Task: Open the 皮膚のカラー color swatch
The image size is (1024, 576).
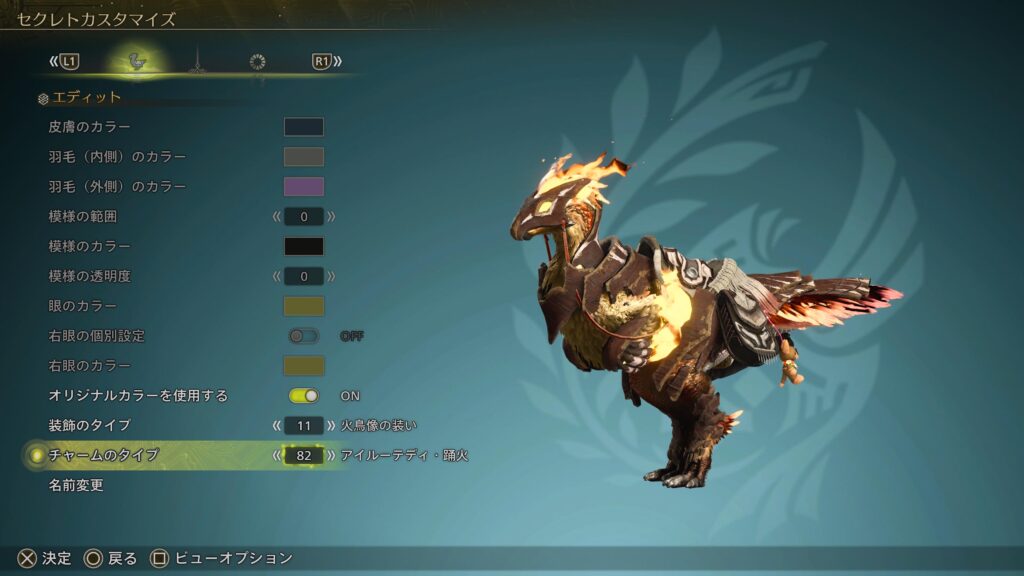Action: tap(304, 127)
